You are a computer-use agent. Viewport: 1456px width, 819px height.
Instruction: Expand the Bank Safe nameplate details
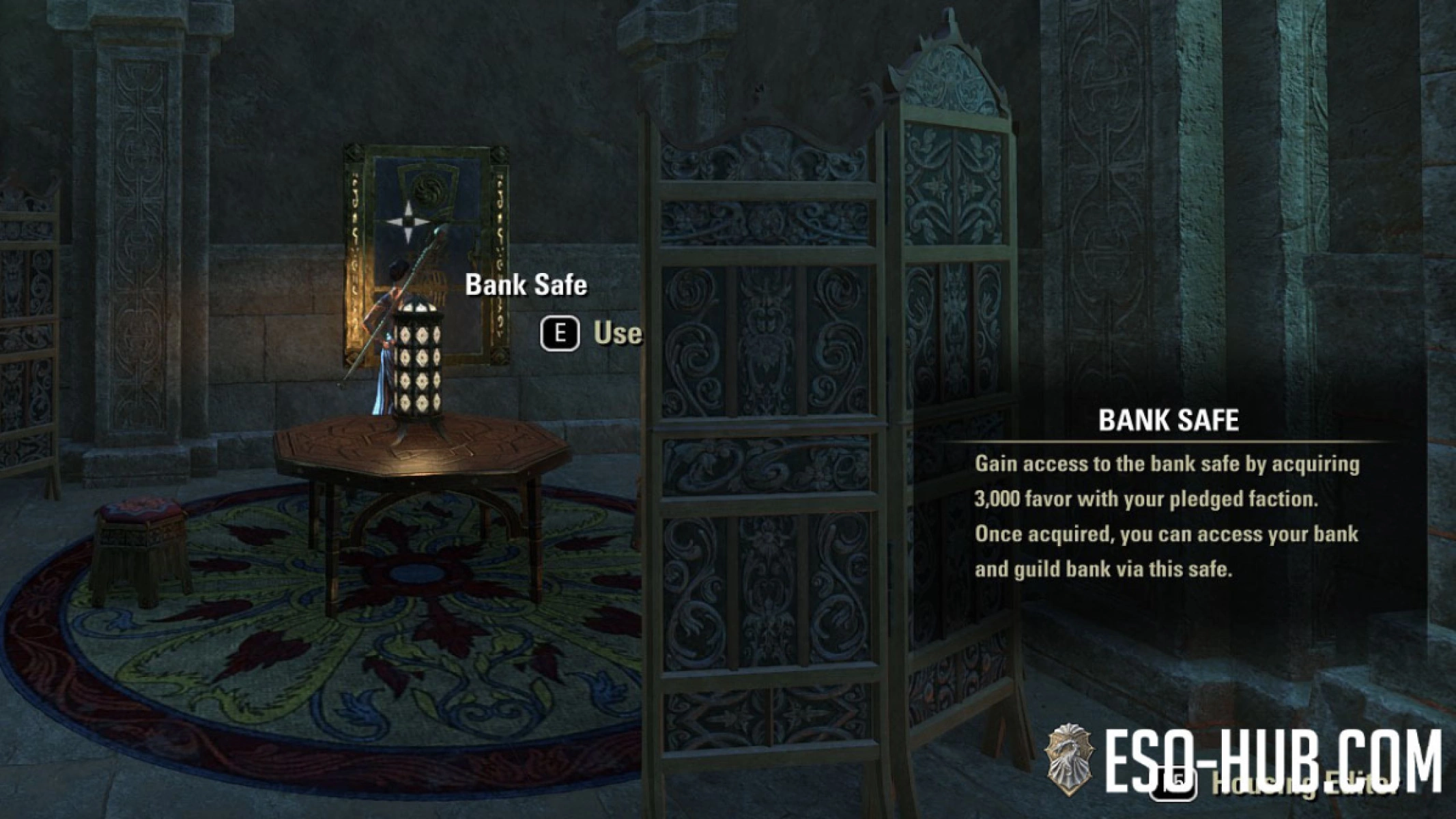point(526,287)
